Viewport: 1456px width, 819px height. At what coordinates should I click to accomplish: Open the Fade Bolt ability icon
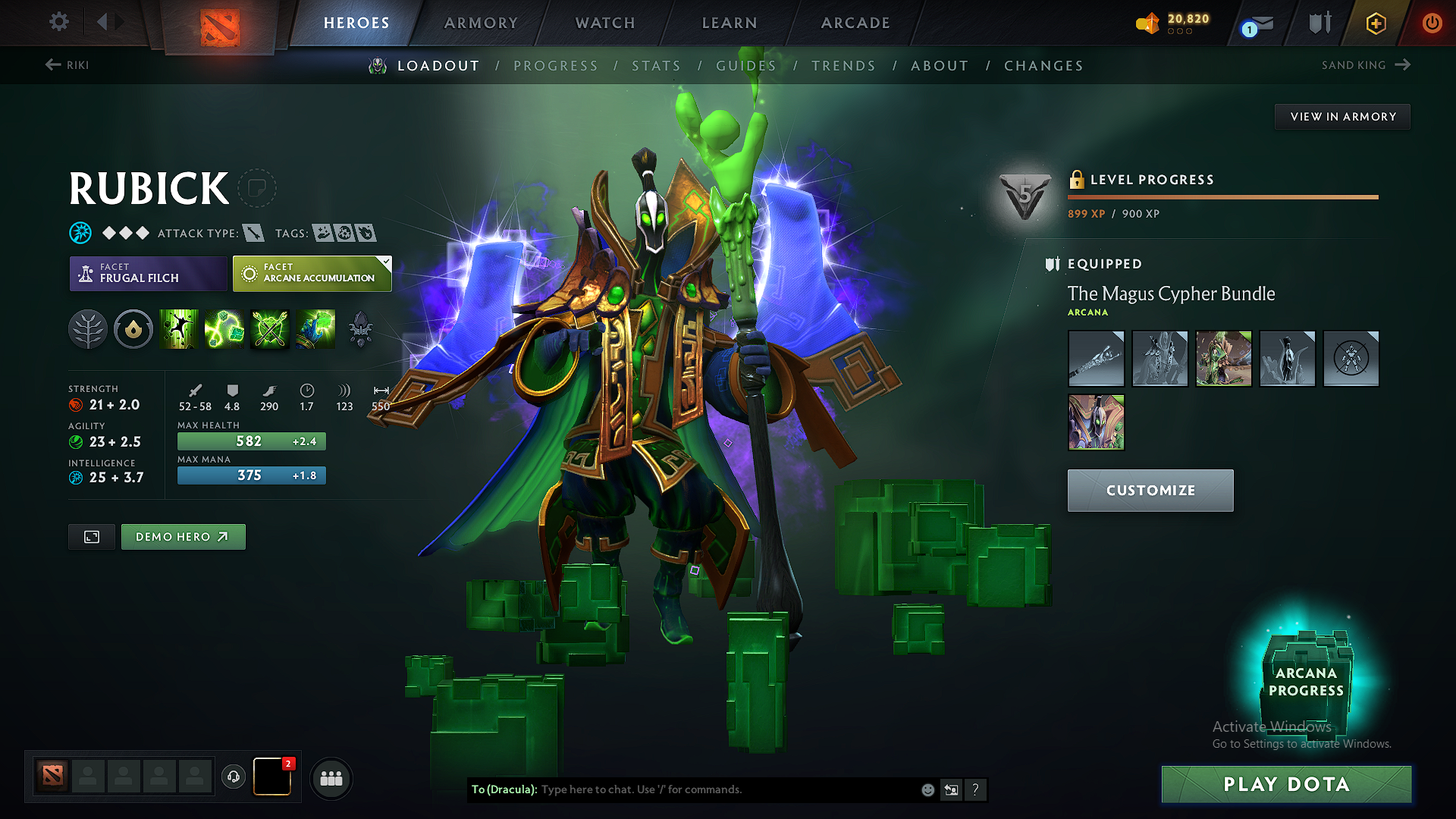[224, 329]
